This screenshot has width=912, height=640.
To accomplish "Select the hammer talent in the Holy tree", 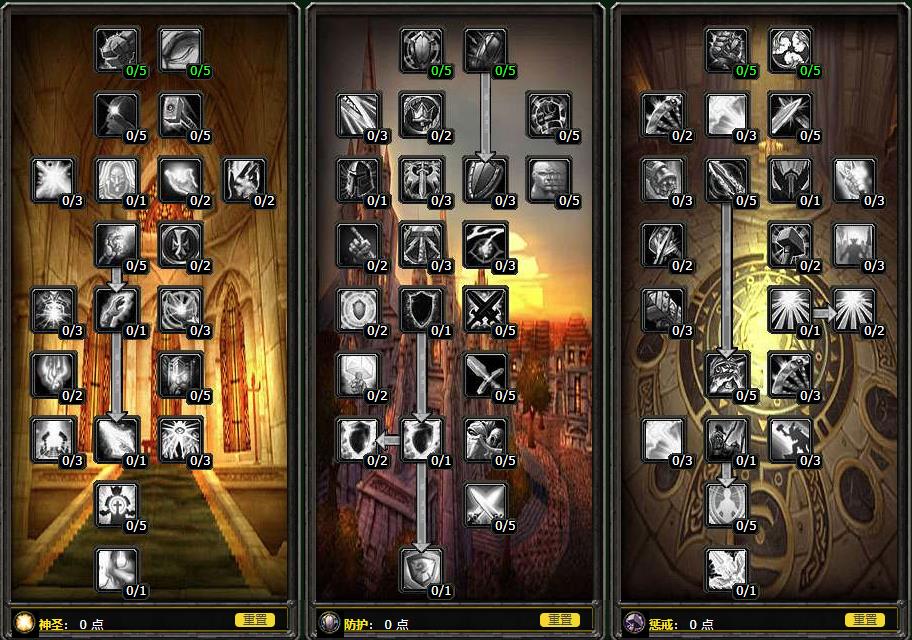I will pos(180,115).
